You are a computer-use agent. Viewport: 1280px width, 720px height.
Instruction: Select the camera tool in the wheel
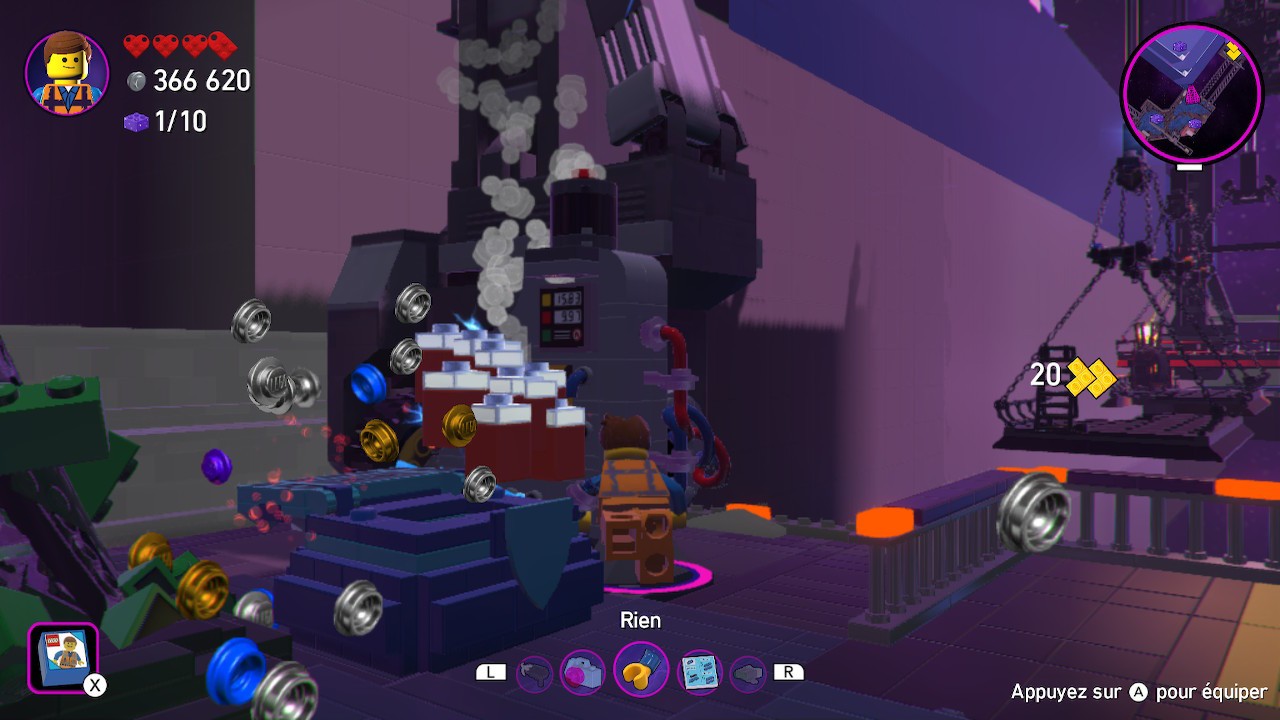[582, 672]
